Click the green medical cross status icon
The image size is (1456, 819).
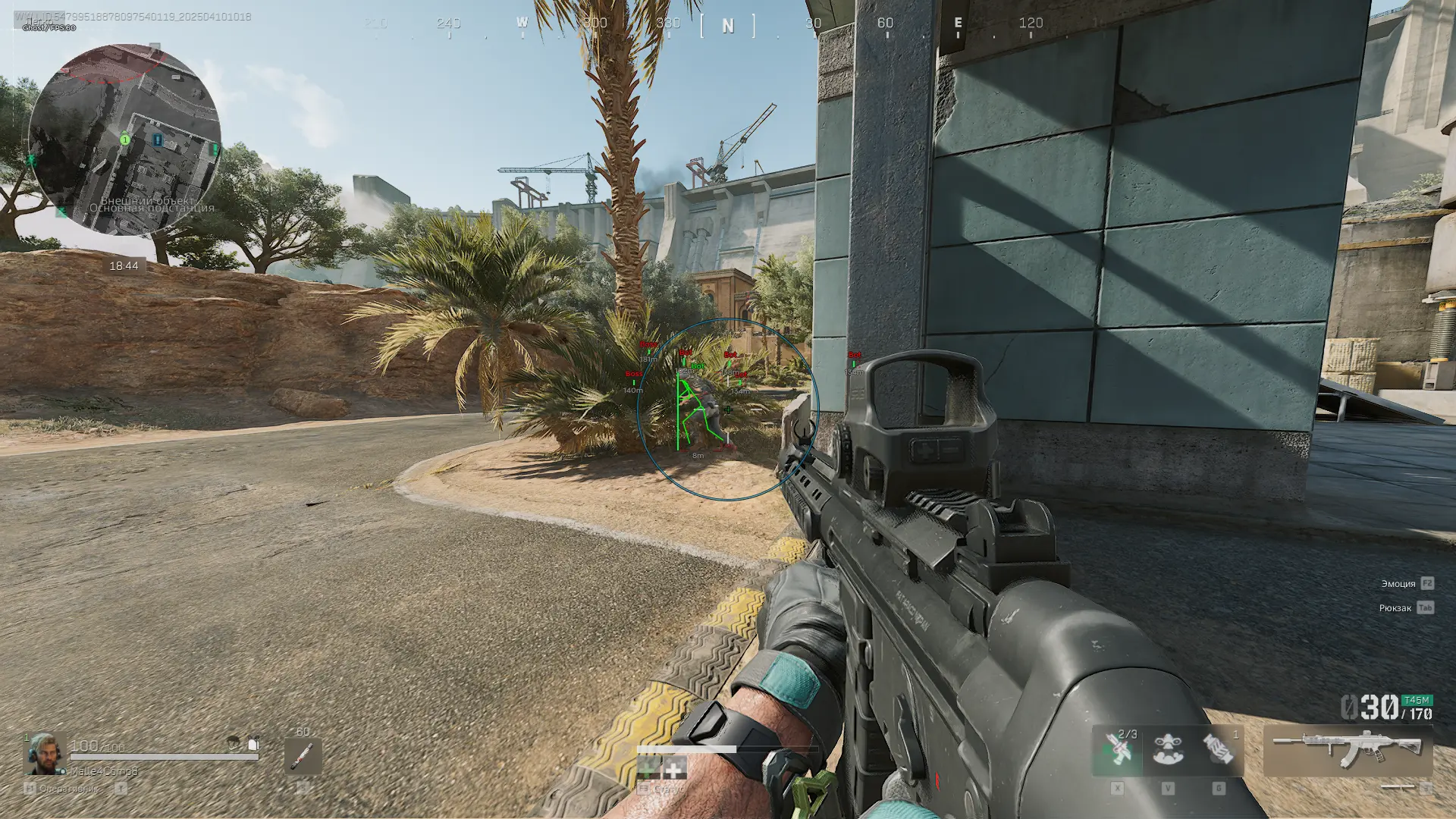pos(648,770)
